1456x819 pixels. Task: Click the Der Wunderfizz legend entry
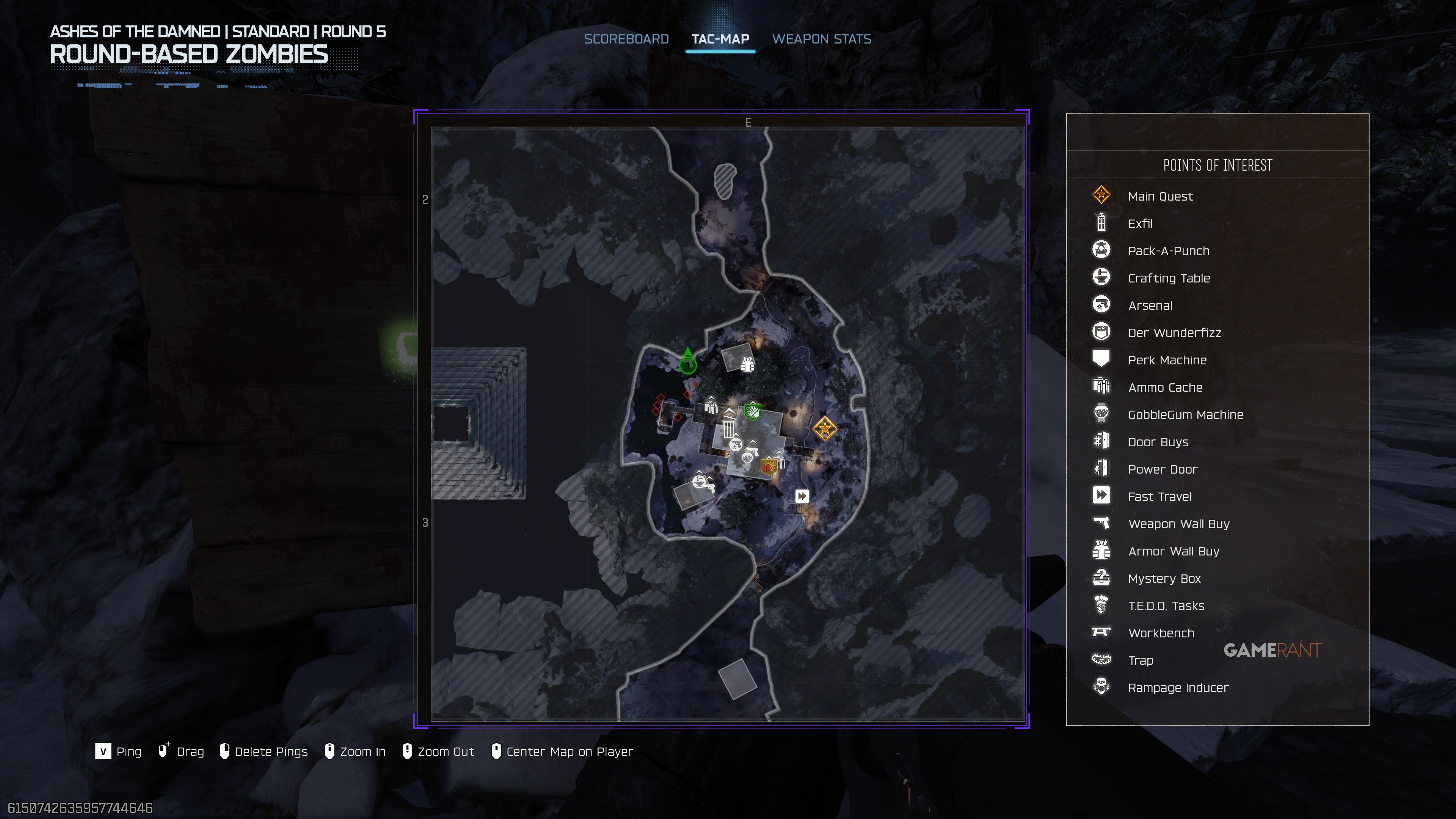(x=1174, y=333)
